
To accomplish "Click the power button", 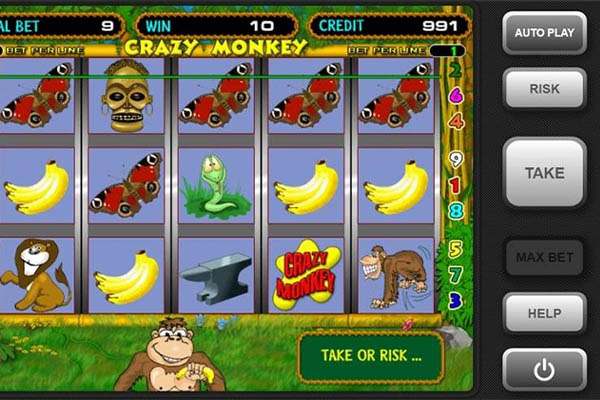I will 544,370.
